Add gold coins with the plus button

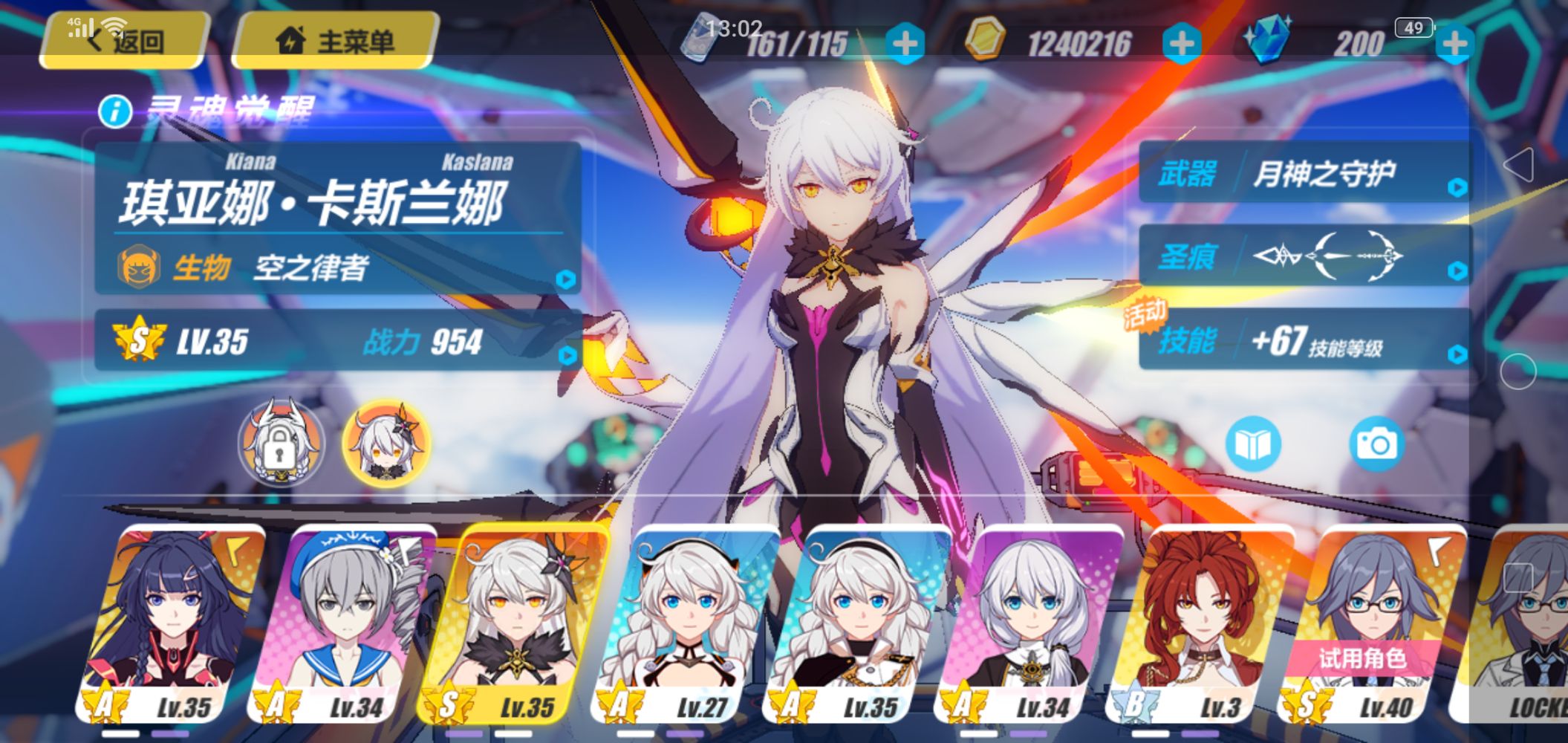coord(1182,44)
